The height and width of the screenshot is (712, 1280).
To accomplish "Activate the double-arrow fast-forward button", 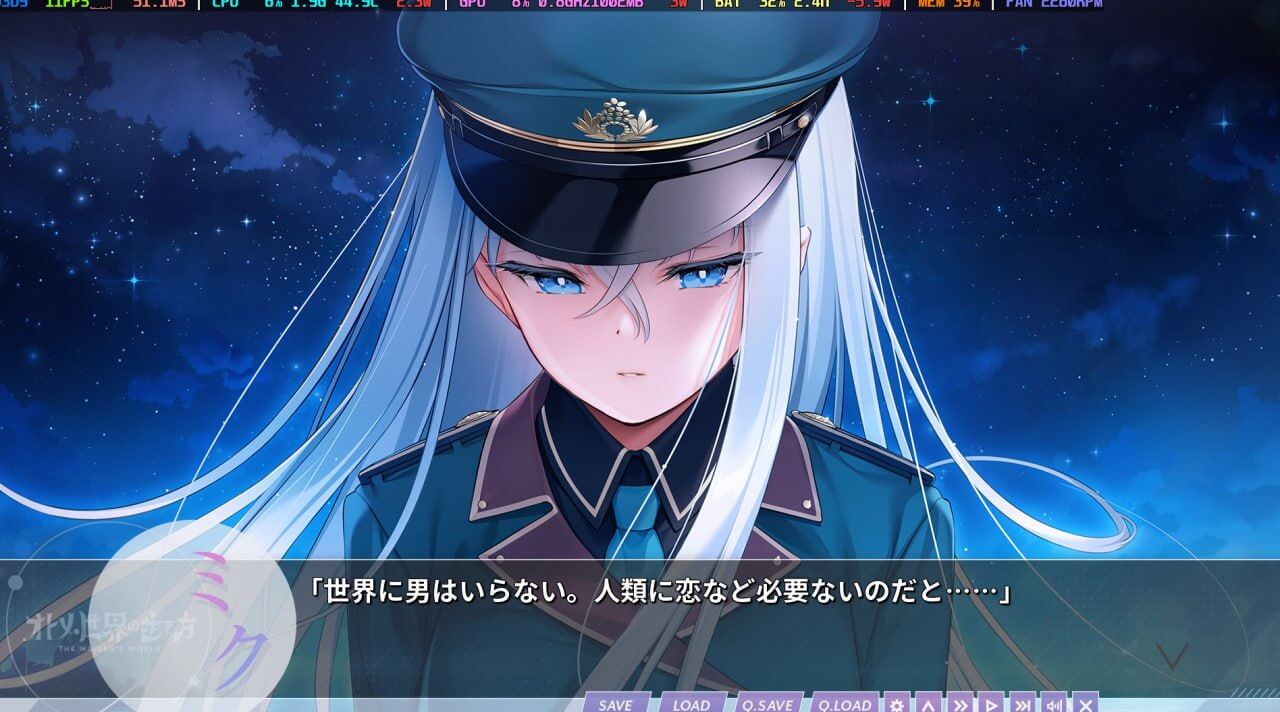I will 959,704.
